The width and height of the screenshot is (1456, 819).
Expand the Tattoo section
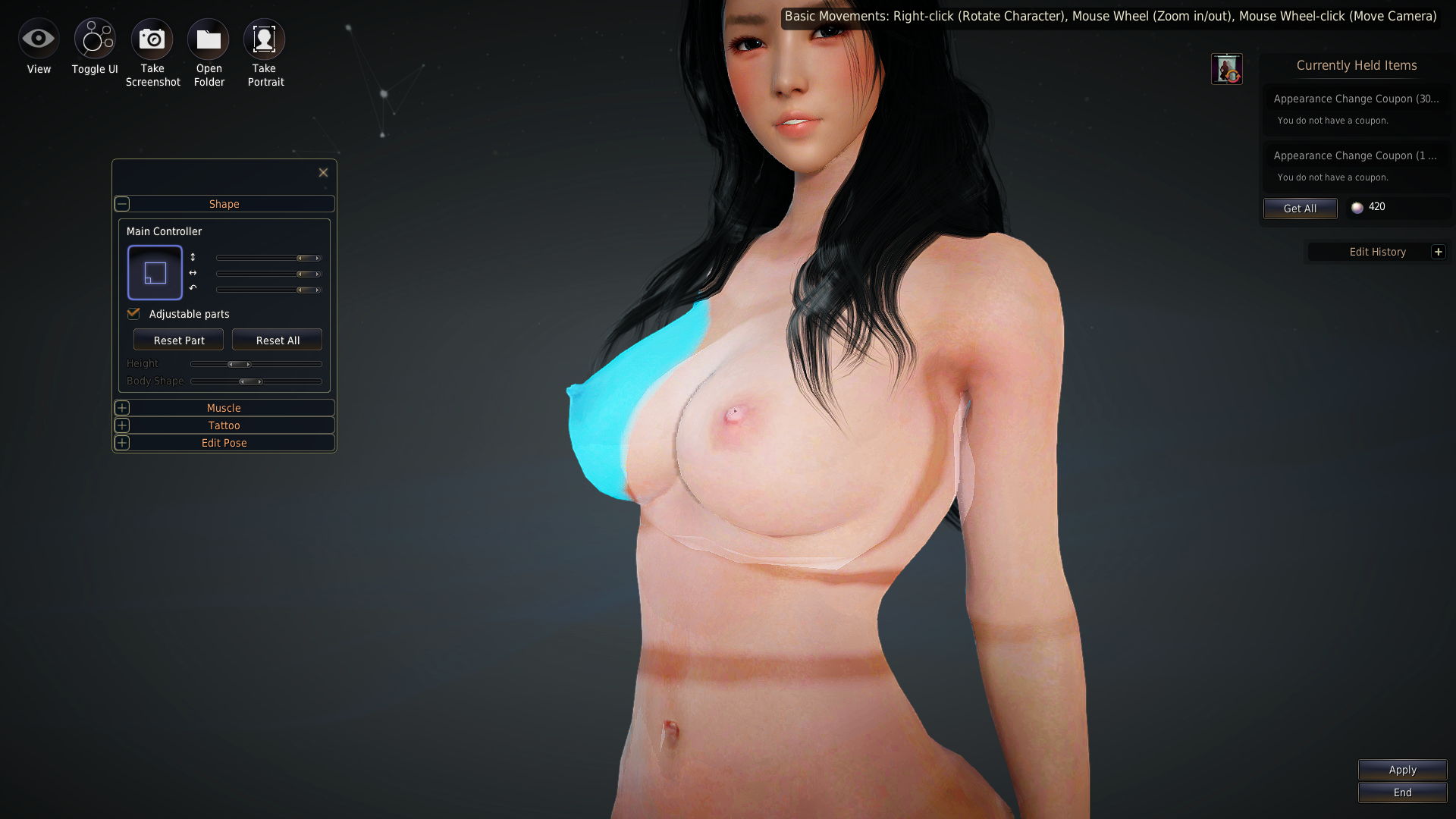pyautogui.click(x=122, y=425)
